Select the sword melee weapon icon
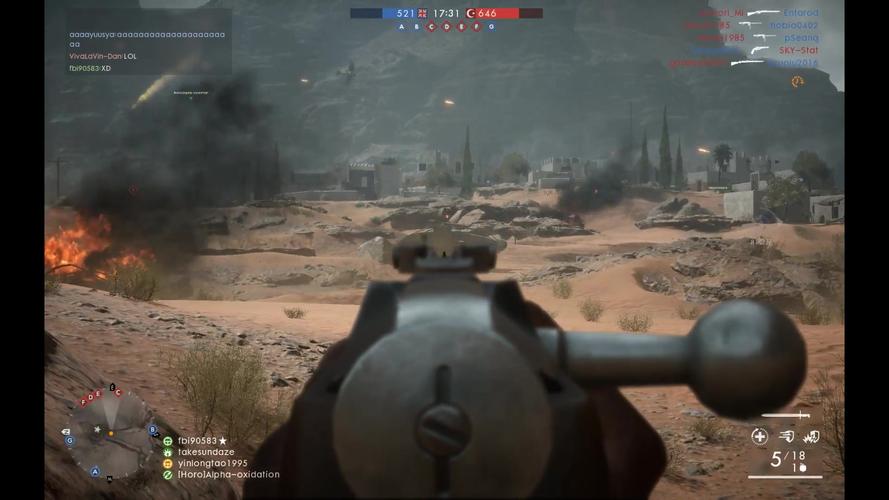The image size is (889, 500). coord(785,414)
